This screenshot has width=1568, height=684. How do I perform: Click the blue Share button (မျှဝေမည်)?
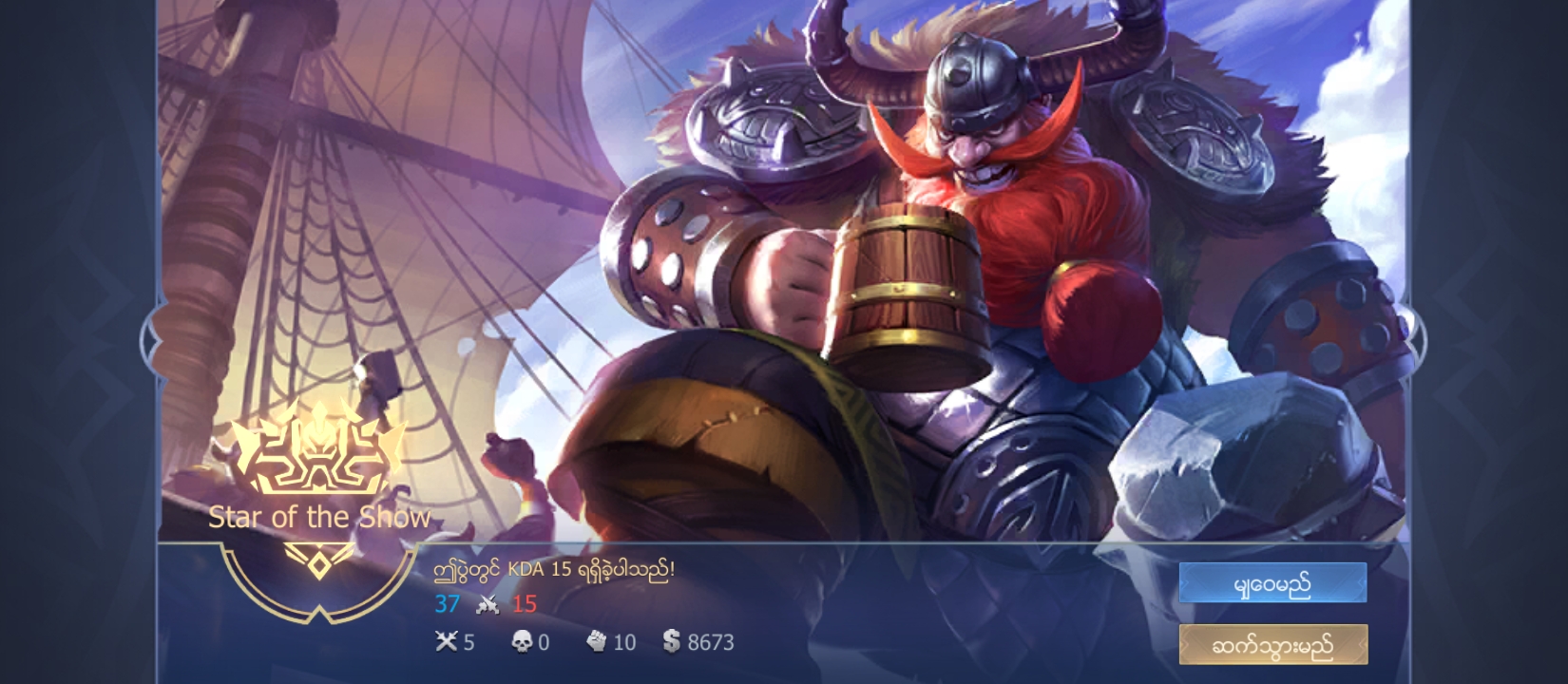(1272, 582)
